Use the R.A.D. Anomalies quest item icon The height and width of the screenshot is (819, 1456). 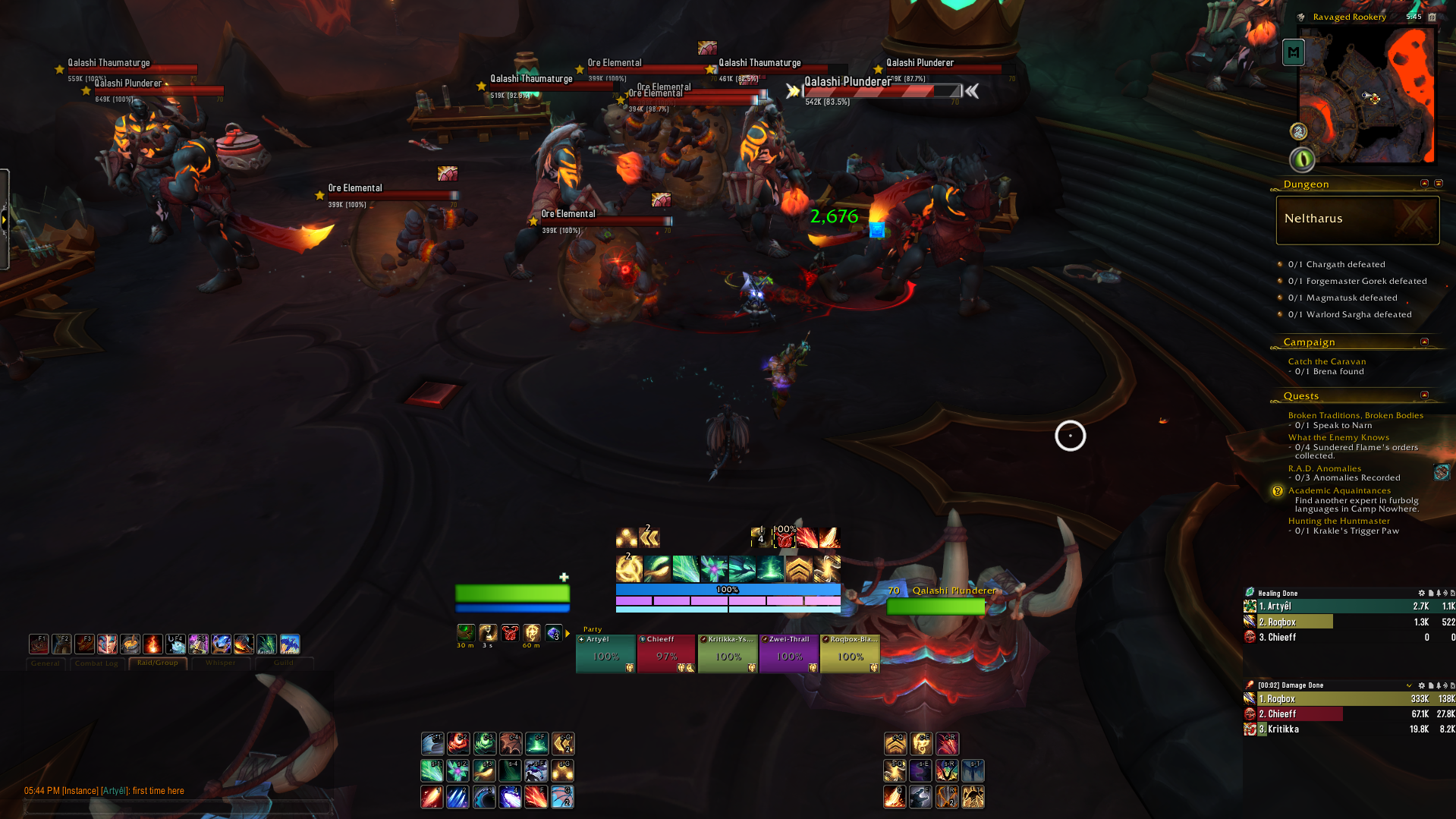(1442, 472)
